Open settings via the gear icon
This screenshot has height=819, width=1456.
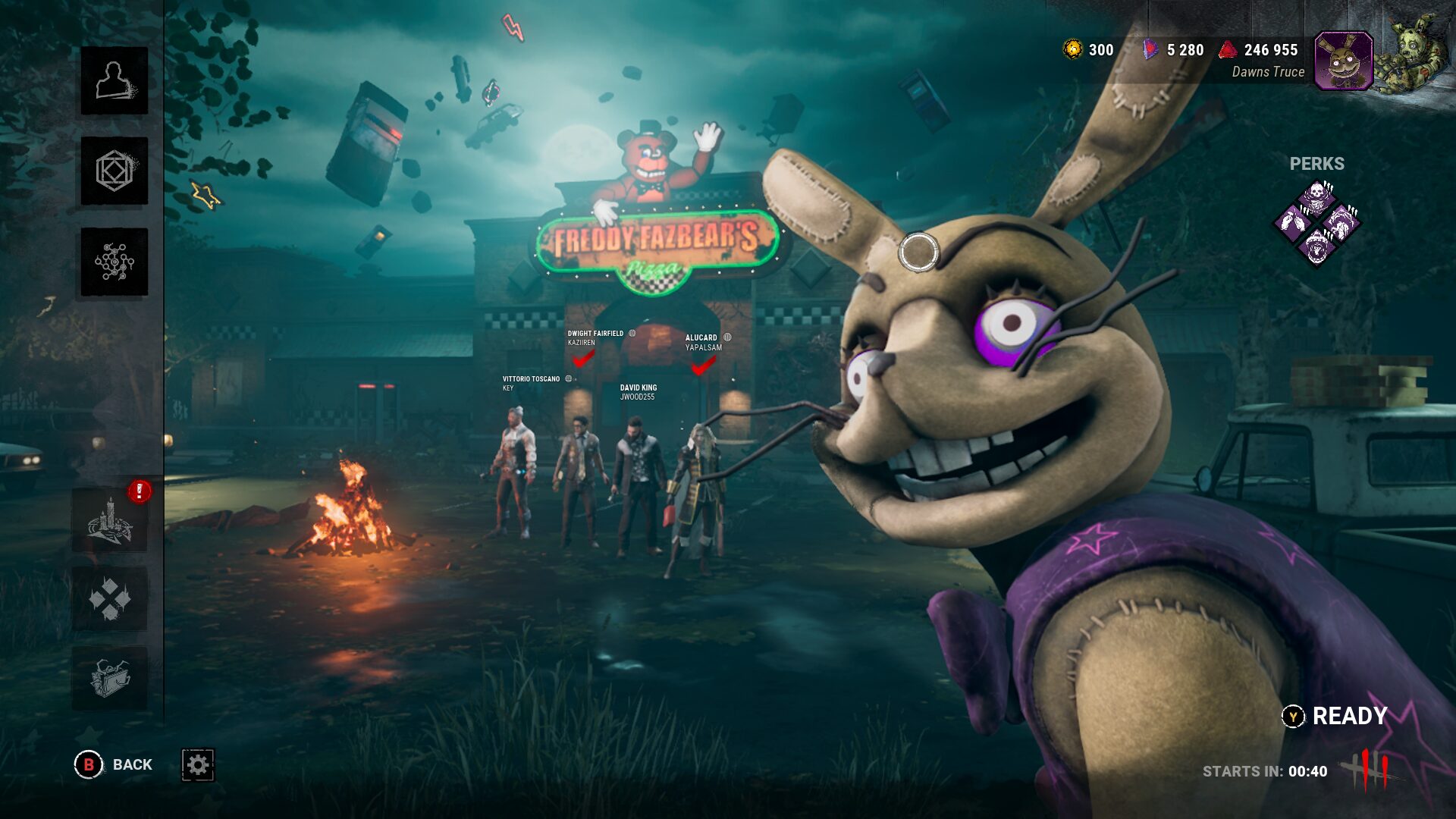coord(198,764)
